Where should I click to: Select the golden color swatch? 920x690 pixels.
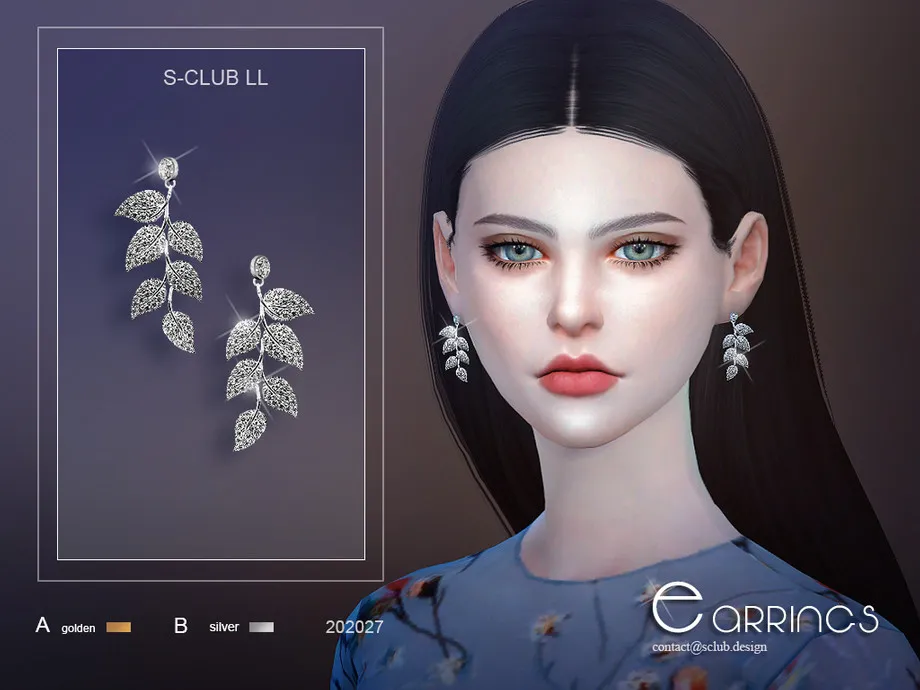coord(118,627)
